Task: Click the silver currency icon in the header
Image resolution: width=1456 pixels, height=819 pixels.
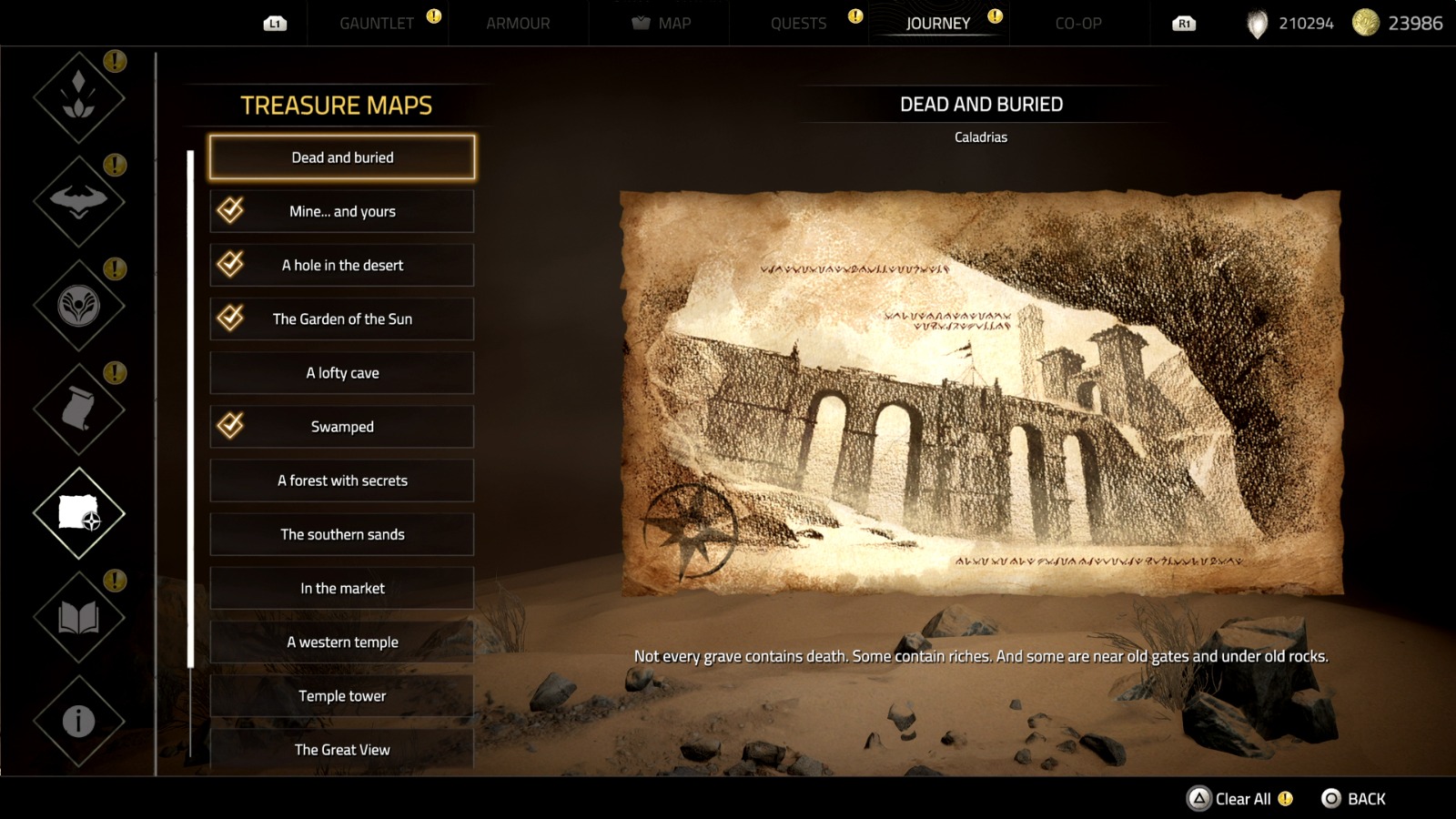Action: click(1258, 23)
